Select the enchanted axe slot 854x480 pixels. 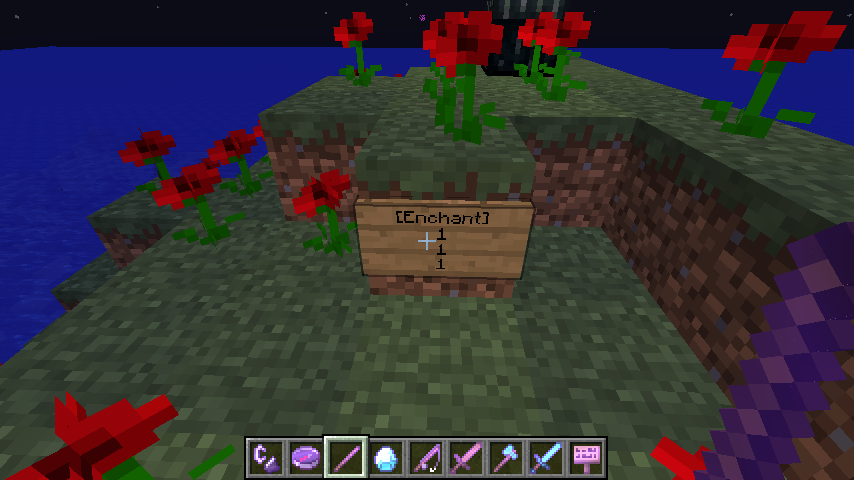507,458
